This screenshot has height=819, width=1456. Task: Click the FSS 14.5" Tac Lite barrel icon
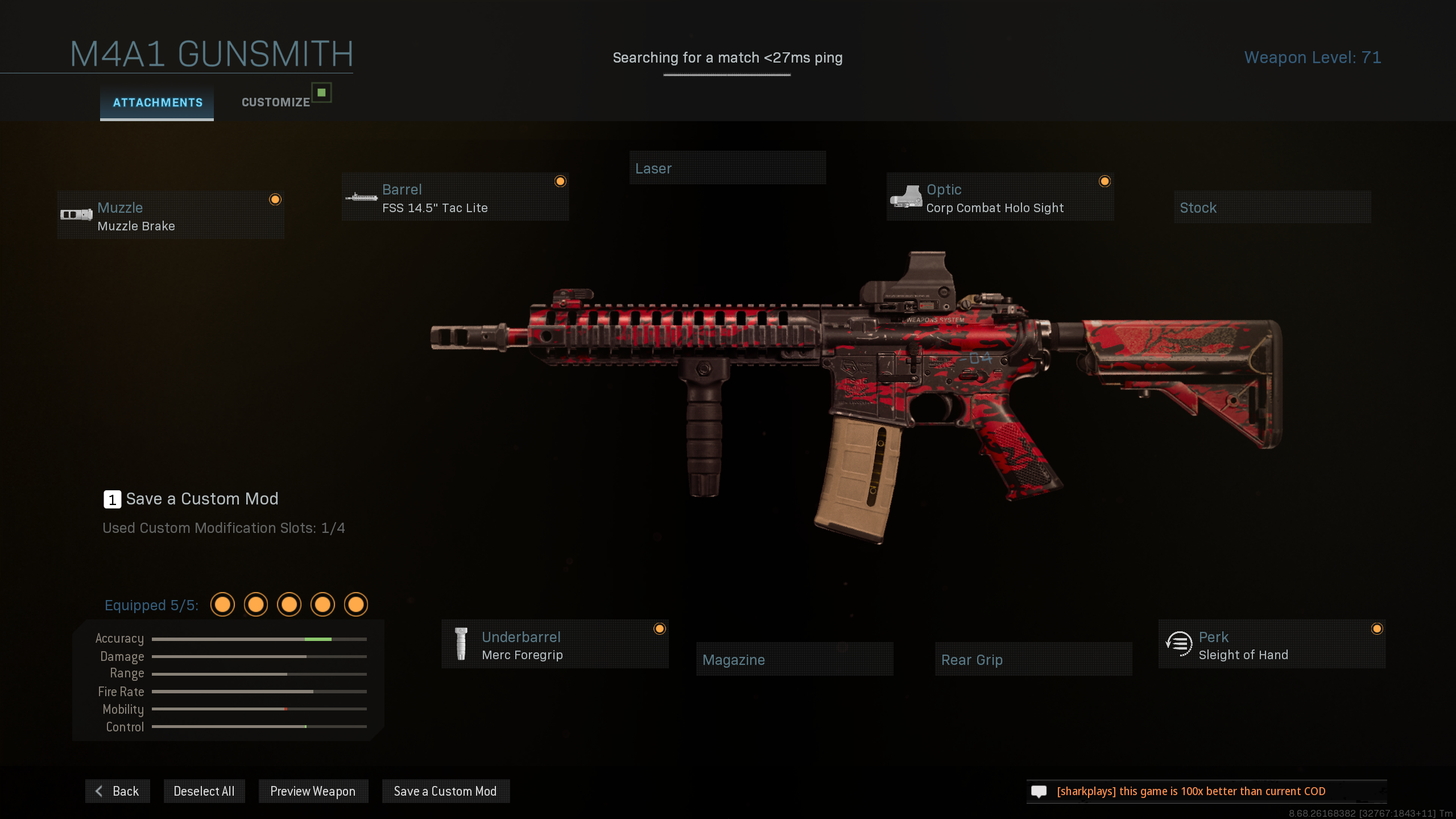click(x=362, y=198)
